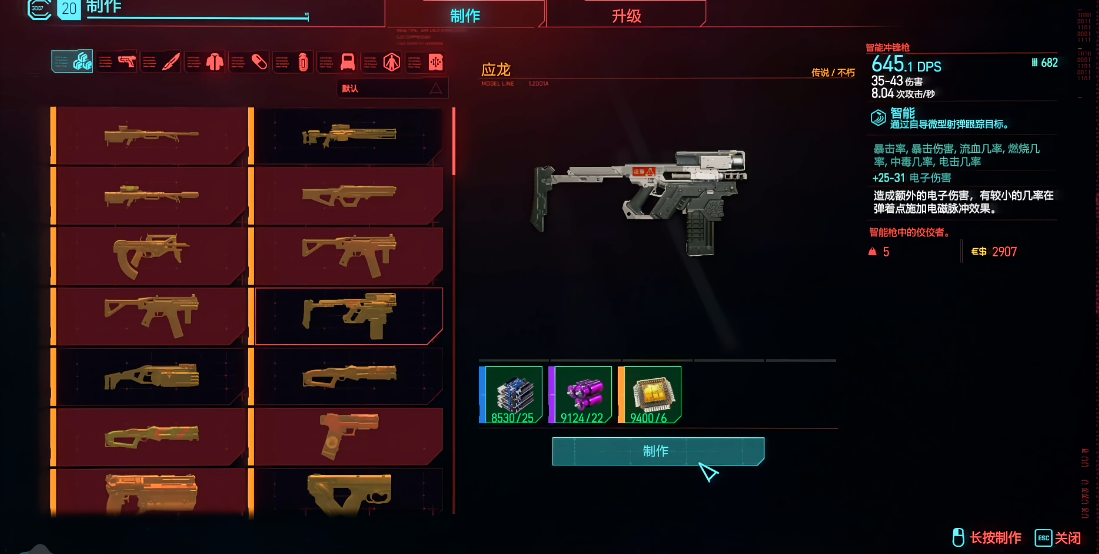Filter recipes by human body cyberware icon
The image size is (1099, 554).
point(393,62)
